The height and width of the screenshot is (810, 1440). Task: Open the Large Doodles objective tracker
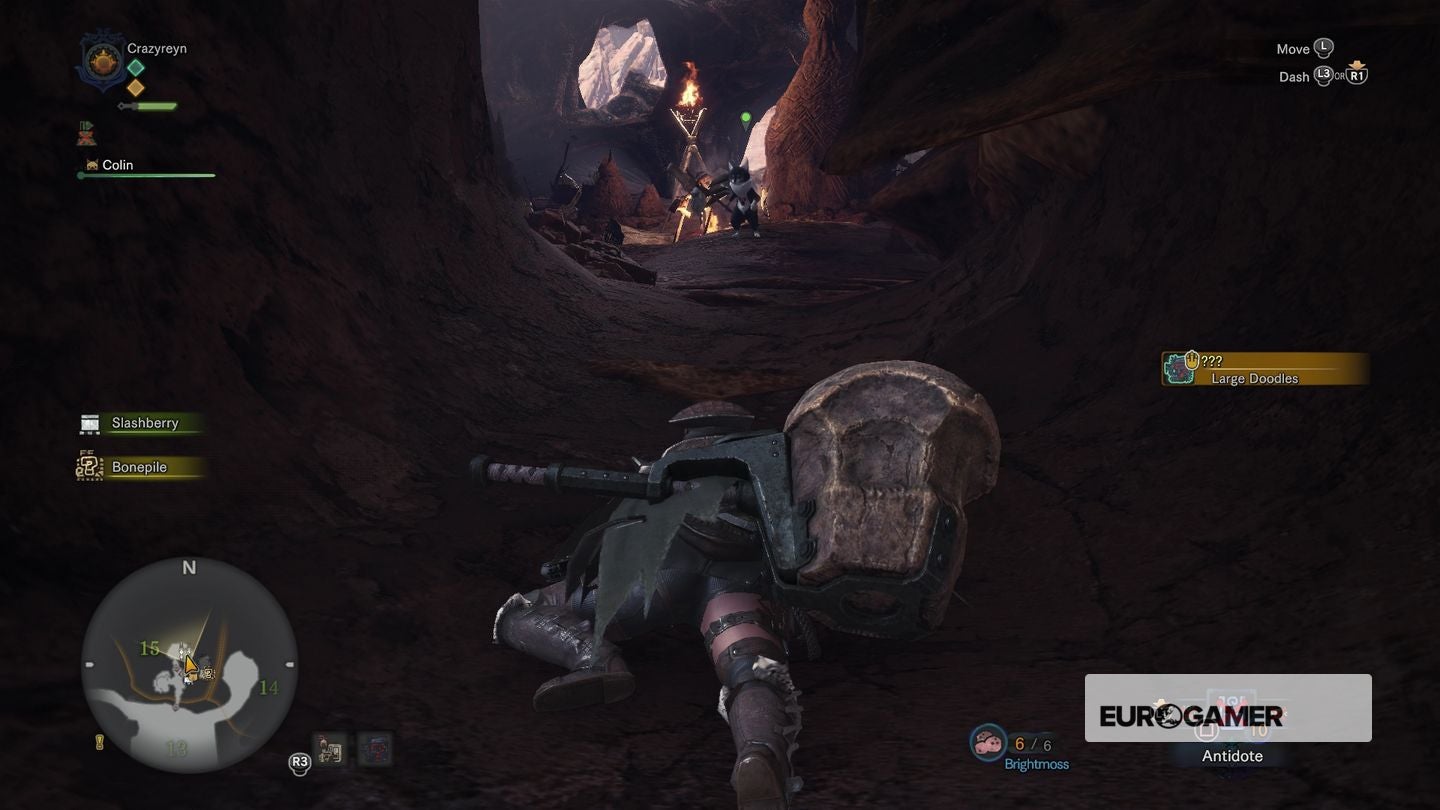[1265, 369]
